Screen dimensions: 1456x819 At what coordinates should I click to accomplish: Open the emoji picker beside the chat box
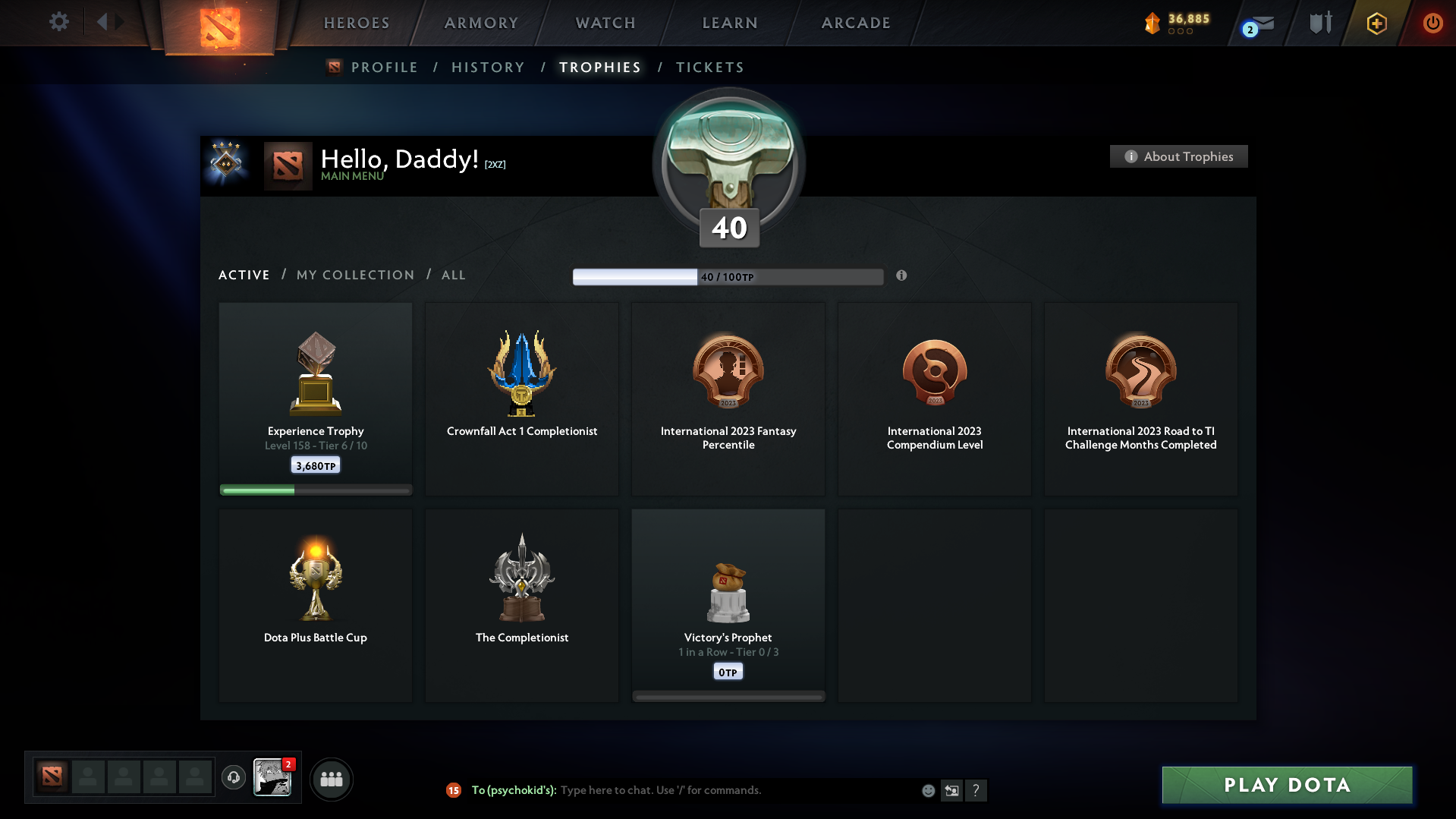click(927, 790)
